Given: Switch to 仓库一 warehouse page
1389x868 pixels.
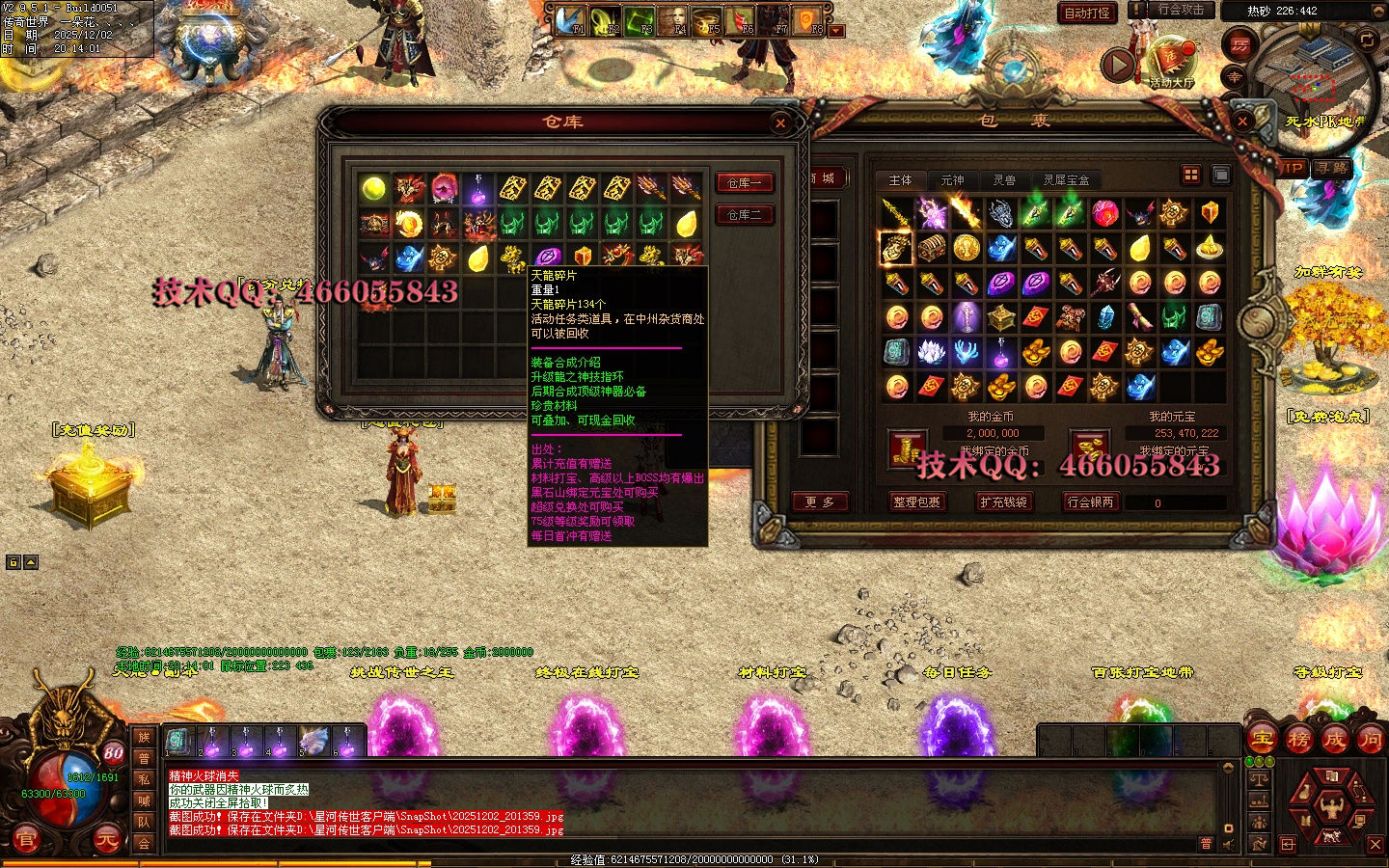Looking at the screenshot, I should point(744,182).
